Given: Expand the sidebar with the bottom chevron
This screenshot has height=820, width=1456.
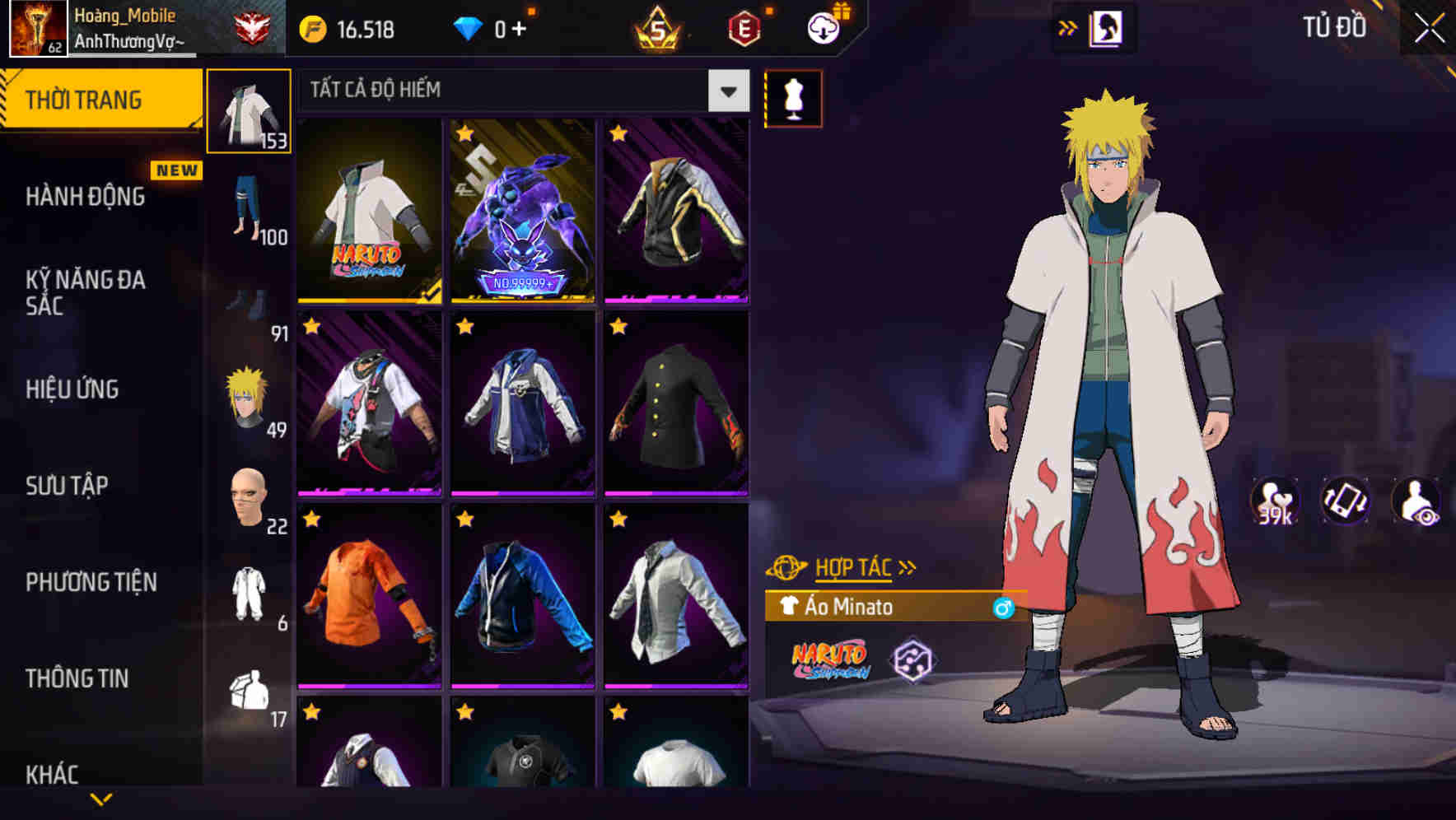Looking at the screenshot, I should [x=101, y=800].
